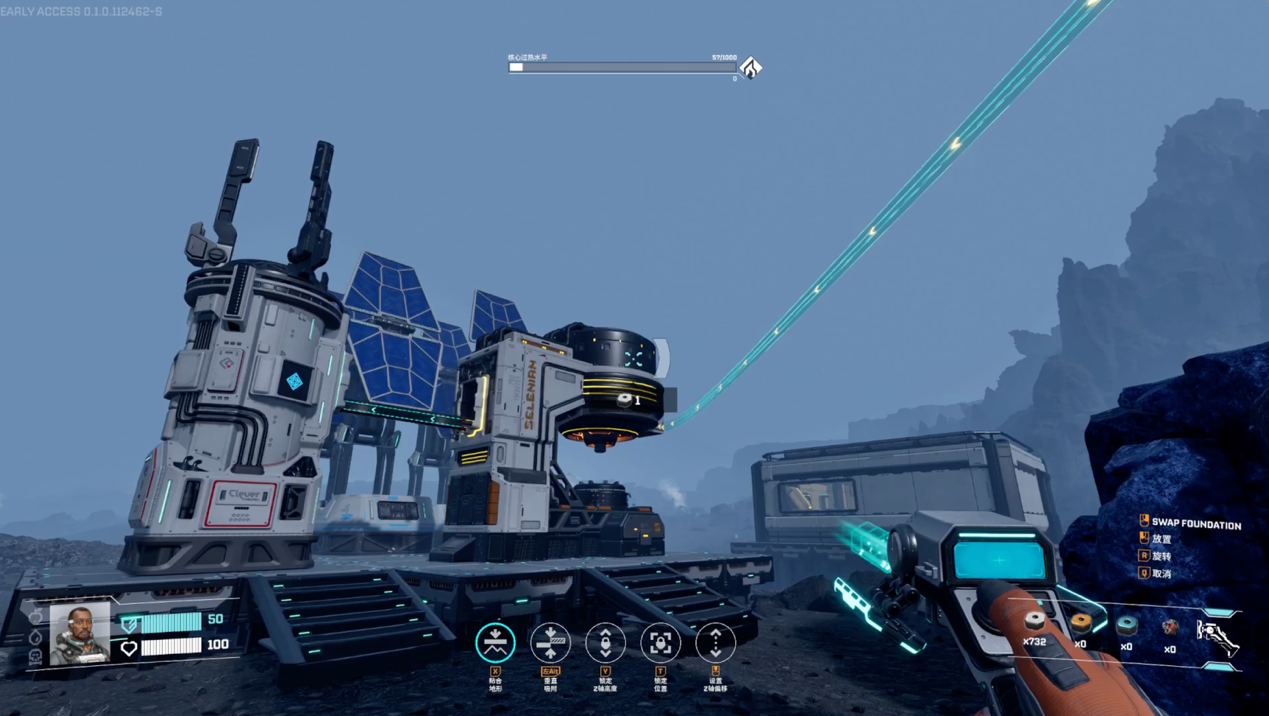
Task: Enable the position lock icon
Action: pos(660,642)
